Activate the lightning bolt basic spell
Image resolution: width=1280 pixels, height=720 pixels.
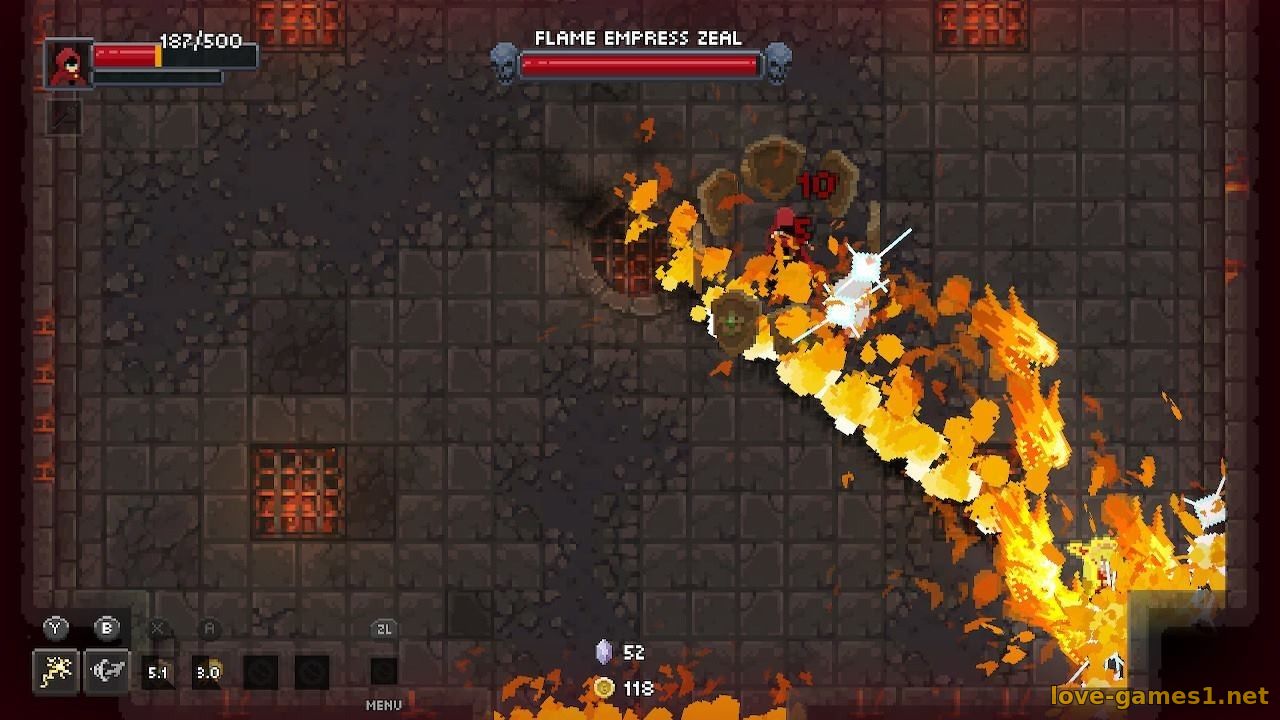pos(56,671)
